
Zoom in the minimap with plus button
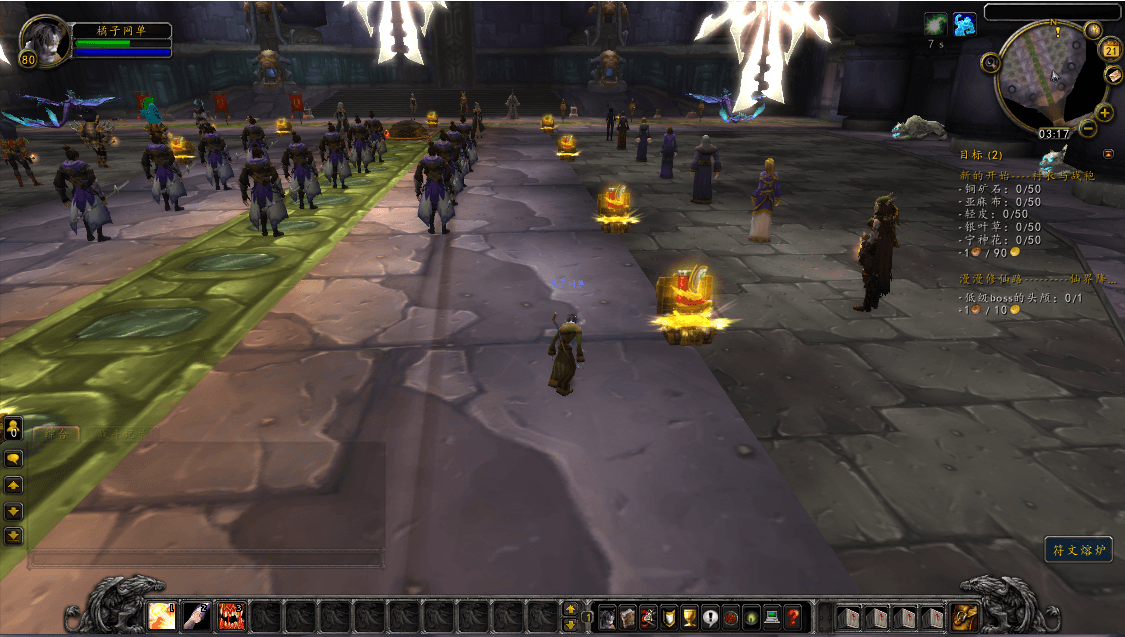click(x=1105, y=112)
